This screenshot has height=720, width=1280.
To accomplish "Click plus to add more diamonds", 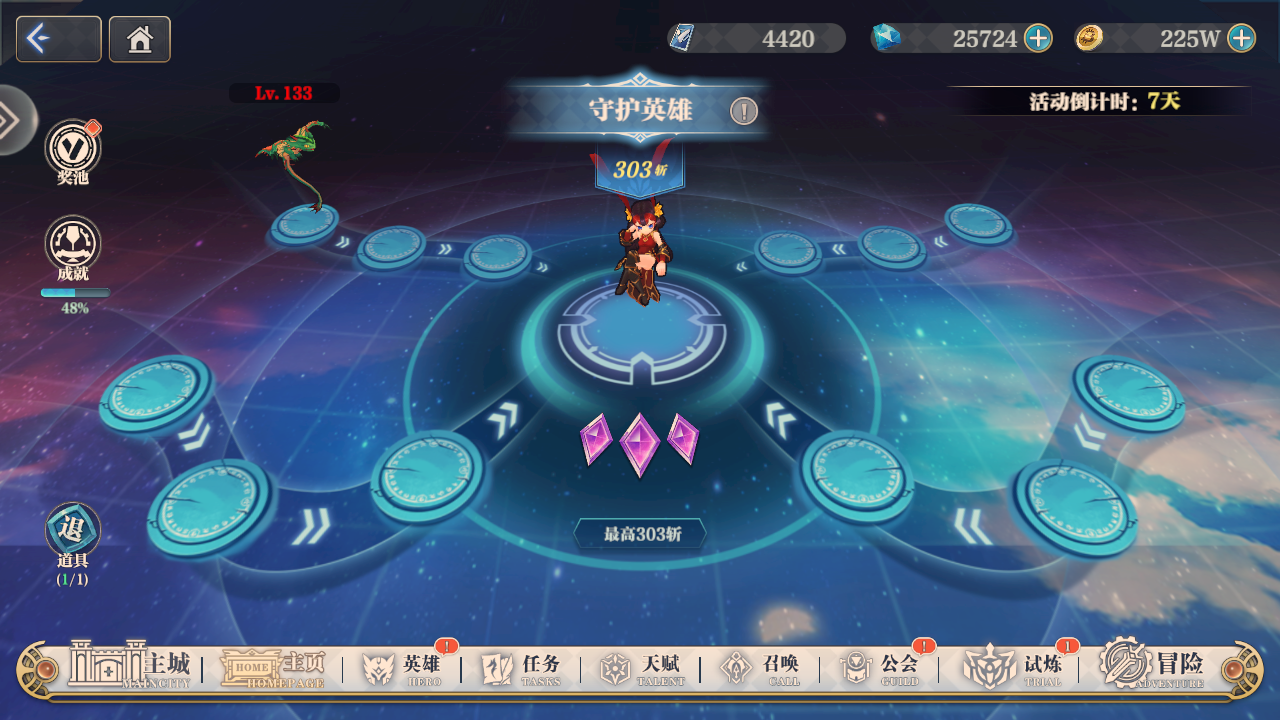I will coord(1037,39).
